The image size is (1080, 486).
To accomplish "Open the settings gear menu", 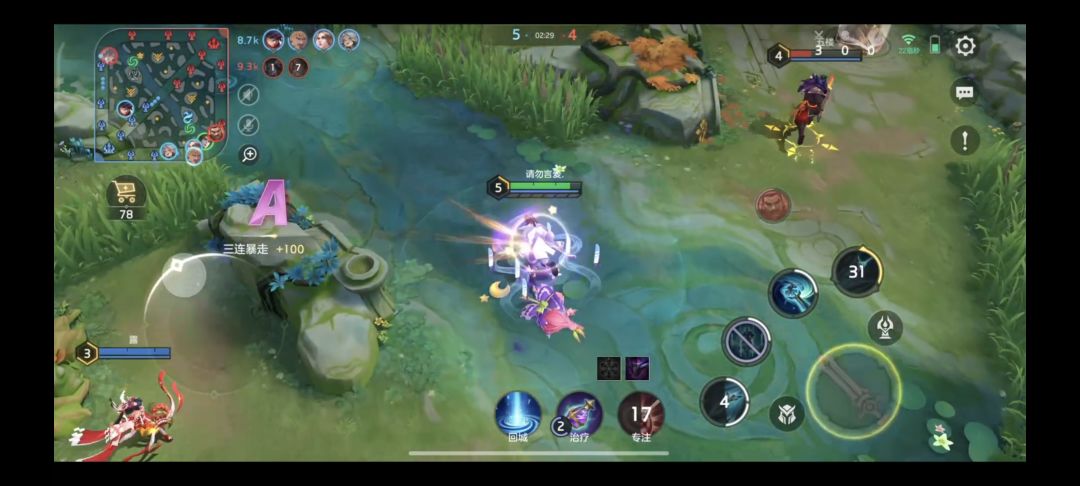I will [965, 46].
